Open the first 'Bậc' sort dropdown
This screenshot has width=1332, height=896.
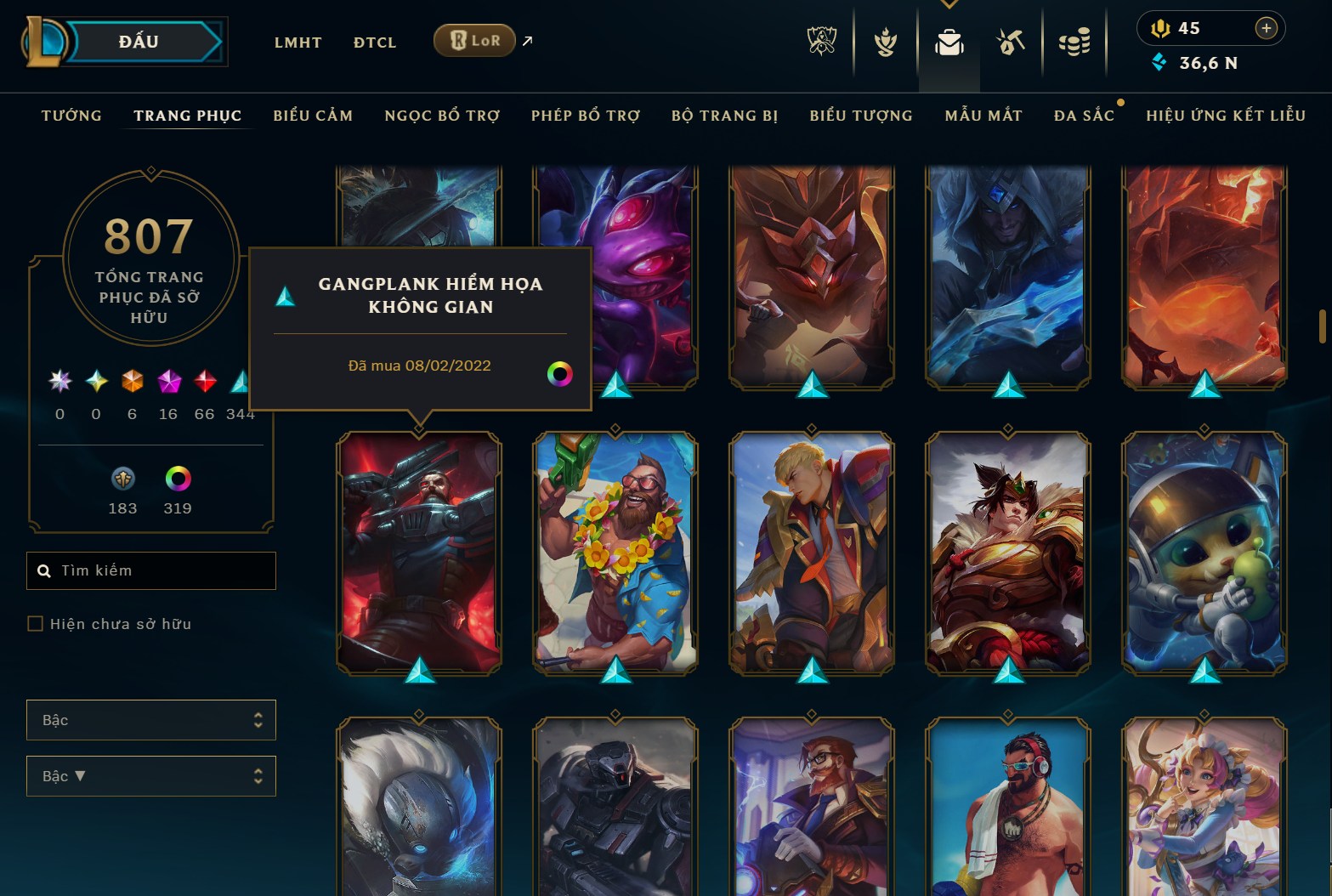(150, 720)
